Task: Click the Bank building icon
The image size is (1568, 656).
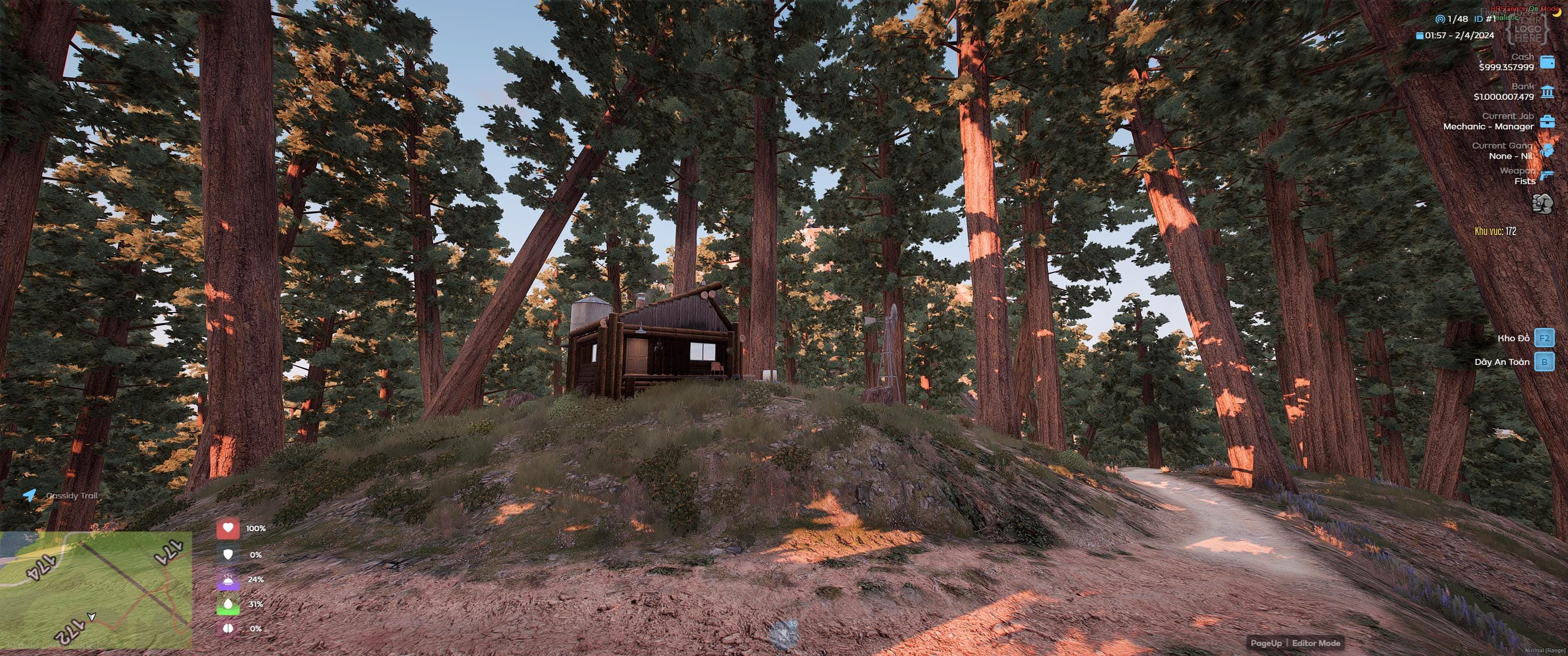Action: [1547, 91]
